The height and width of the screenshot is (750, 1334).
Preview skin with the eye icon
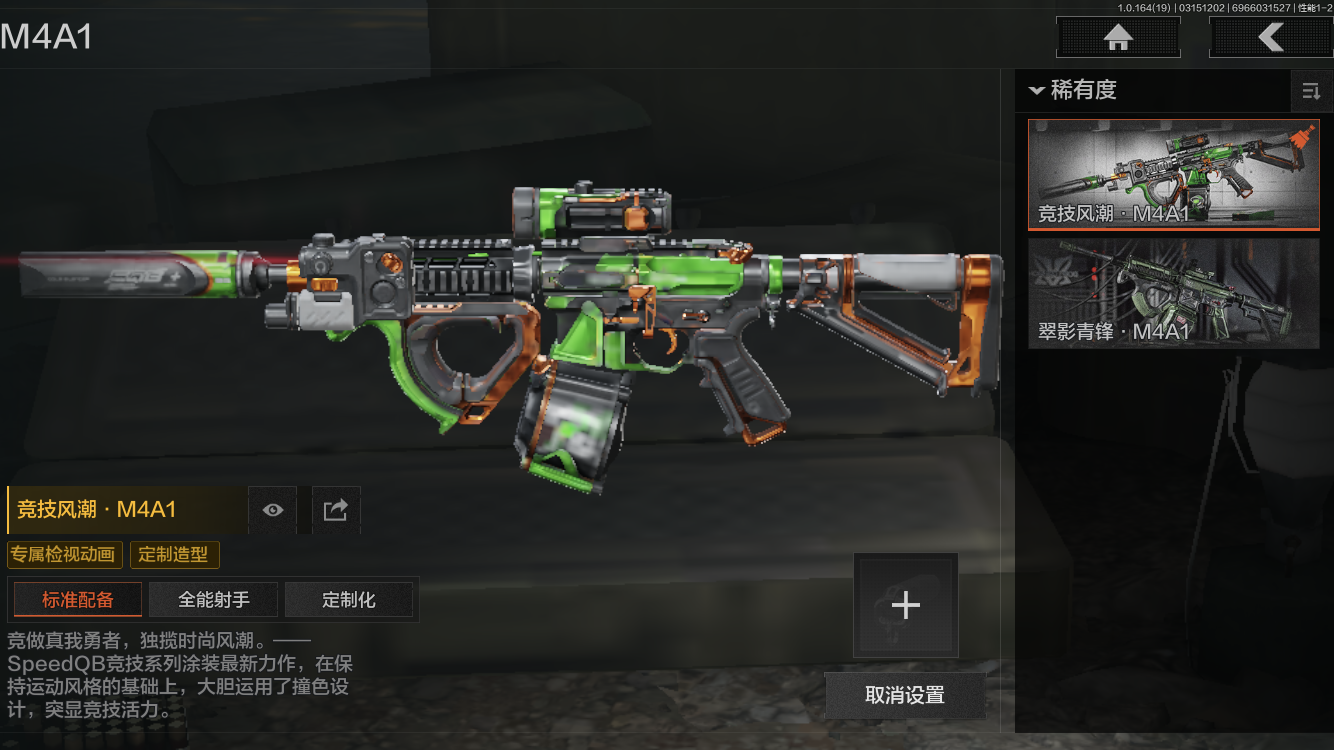coord(273,510)
